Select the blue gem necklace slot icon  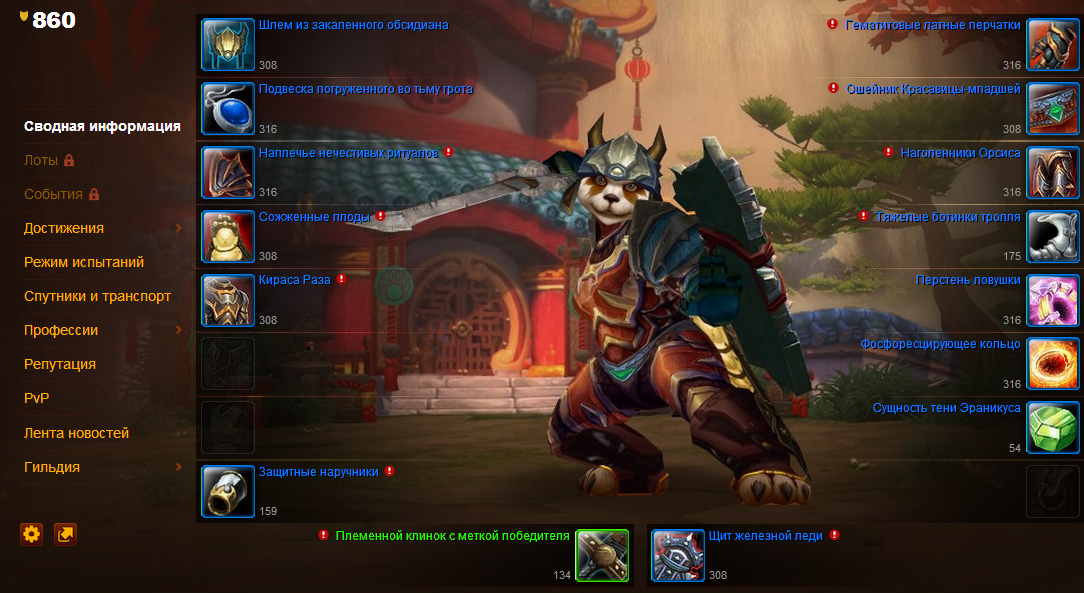(228, 108)
